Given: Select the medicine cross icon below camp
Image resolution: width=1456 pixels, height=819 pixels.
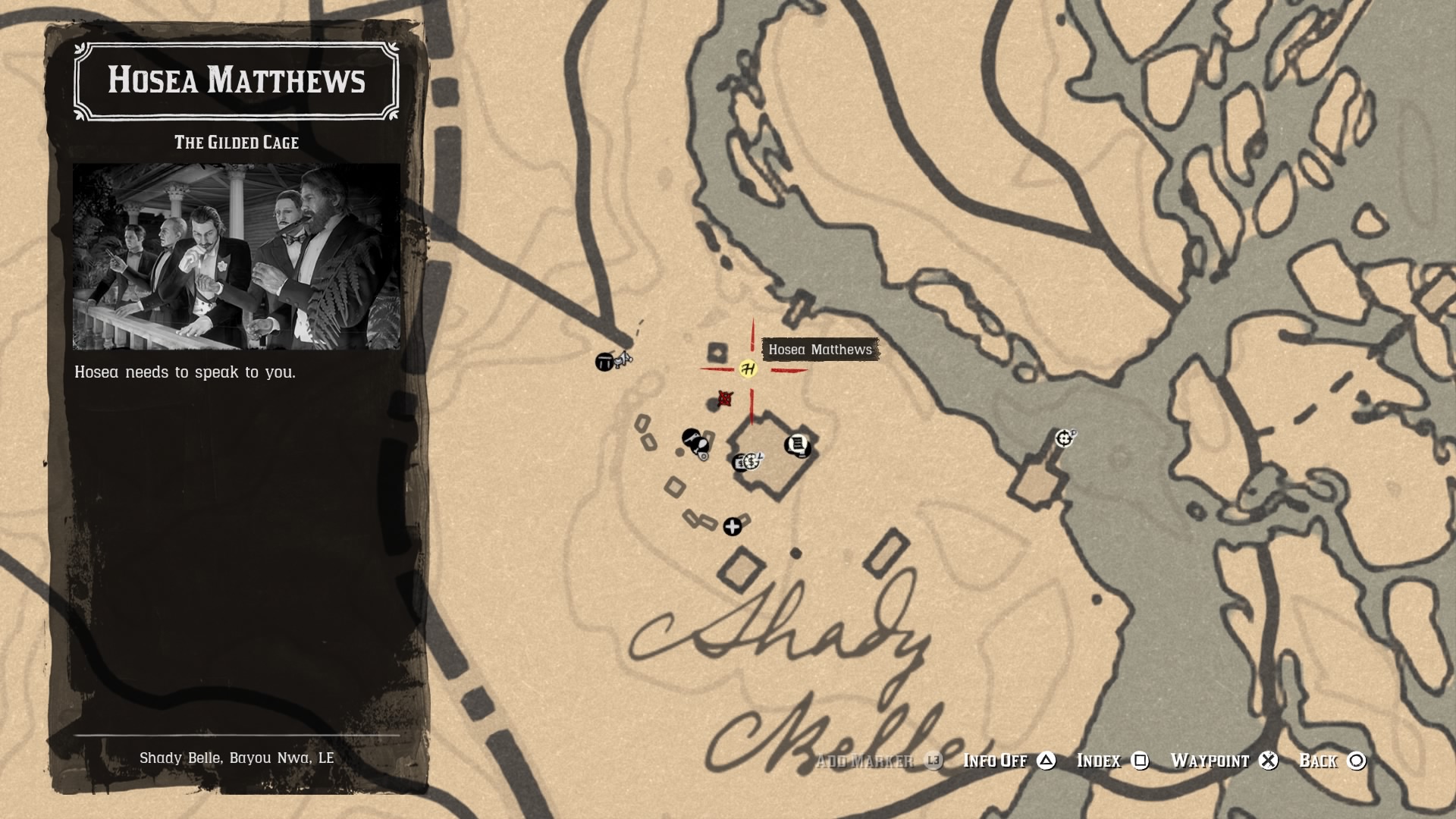Looking at the screenshot, I should point(732,527).
